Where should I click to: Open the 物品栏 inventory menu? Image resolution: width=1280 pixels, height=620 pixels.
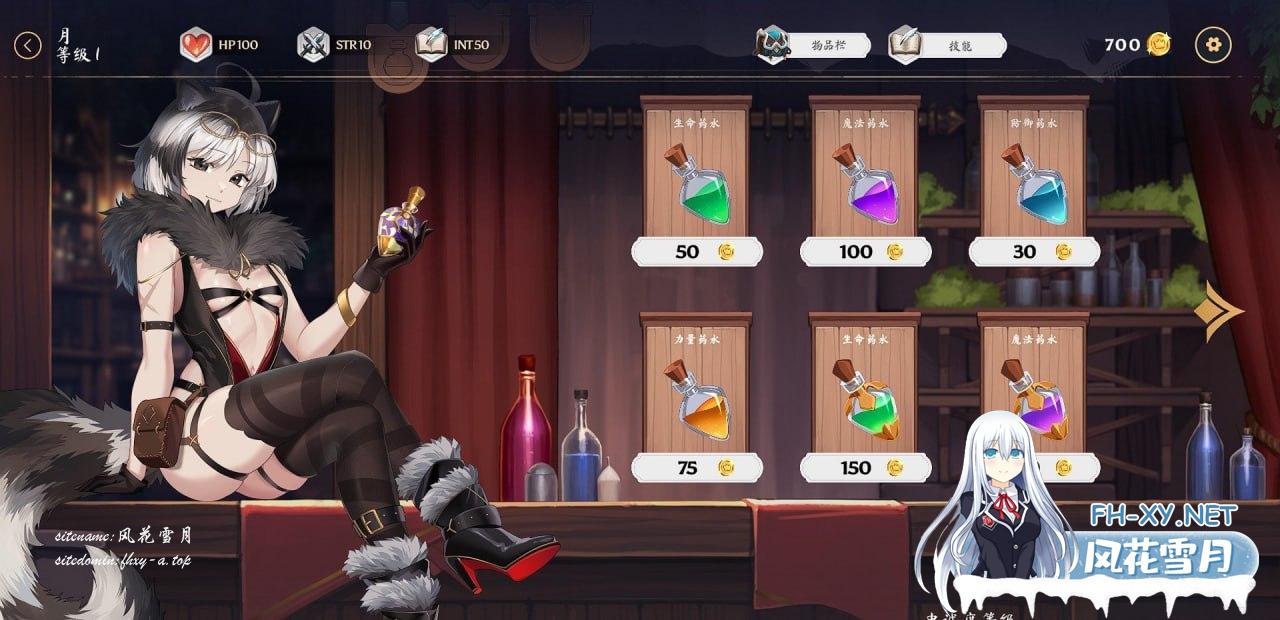[813, 45]
